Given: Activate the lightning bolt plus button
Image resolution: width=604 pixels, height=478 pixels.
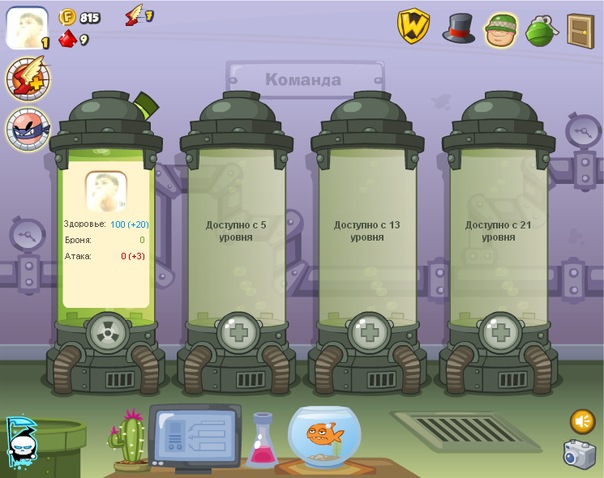Looking at the screenshot, I should [x=24, y=79].
